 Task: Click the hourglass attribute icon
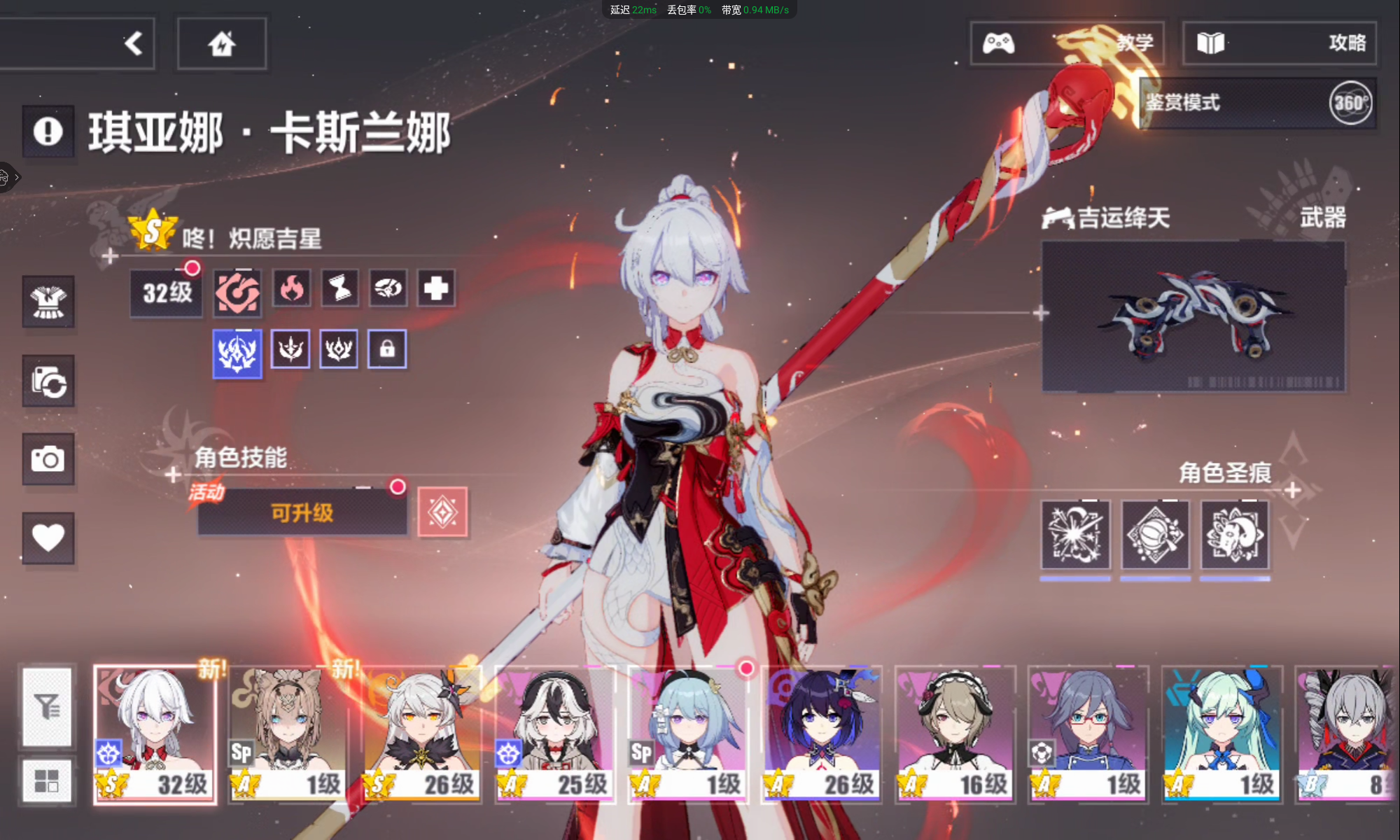pyautogui.click(x=340, y=288)
